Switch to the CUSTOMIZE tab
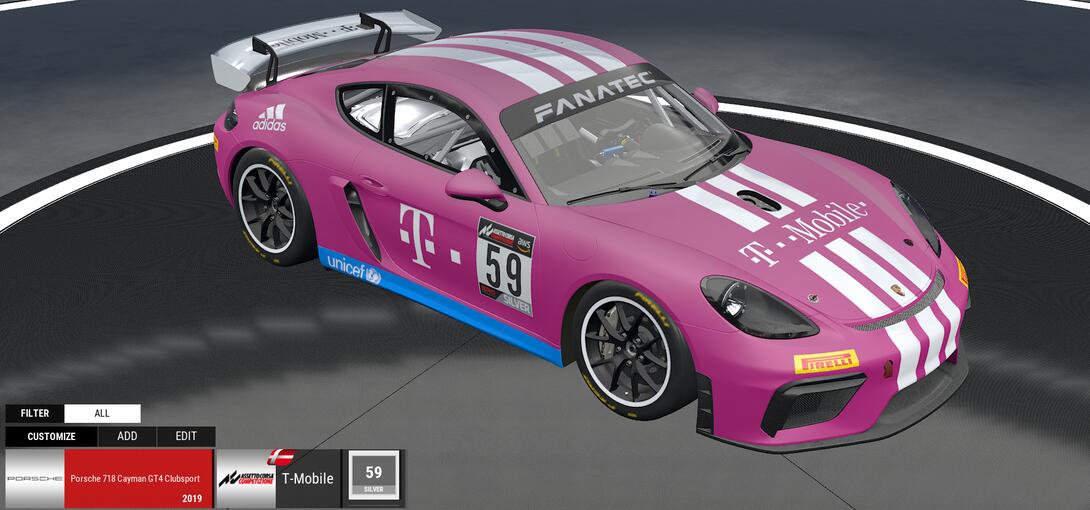 pyautogui.click(x=51, y=437)
